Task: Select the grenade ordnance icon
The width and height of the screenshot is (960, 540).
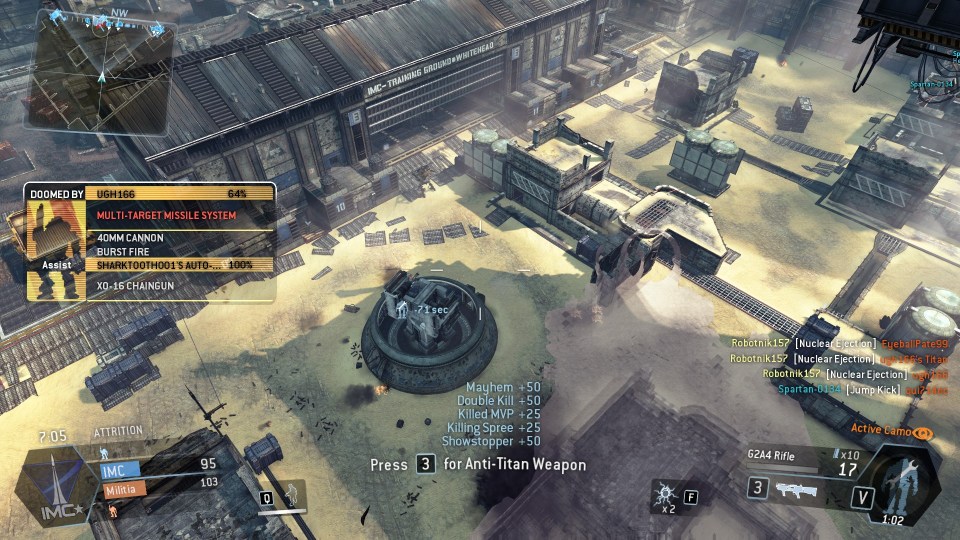Action: point(664,493)
